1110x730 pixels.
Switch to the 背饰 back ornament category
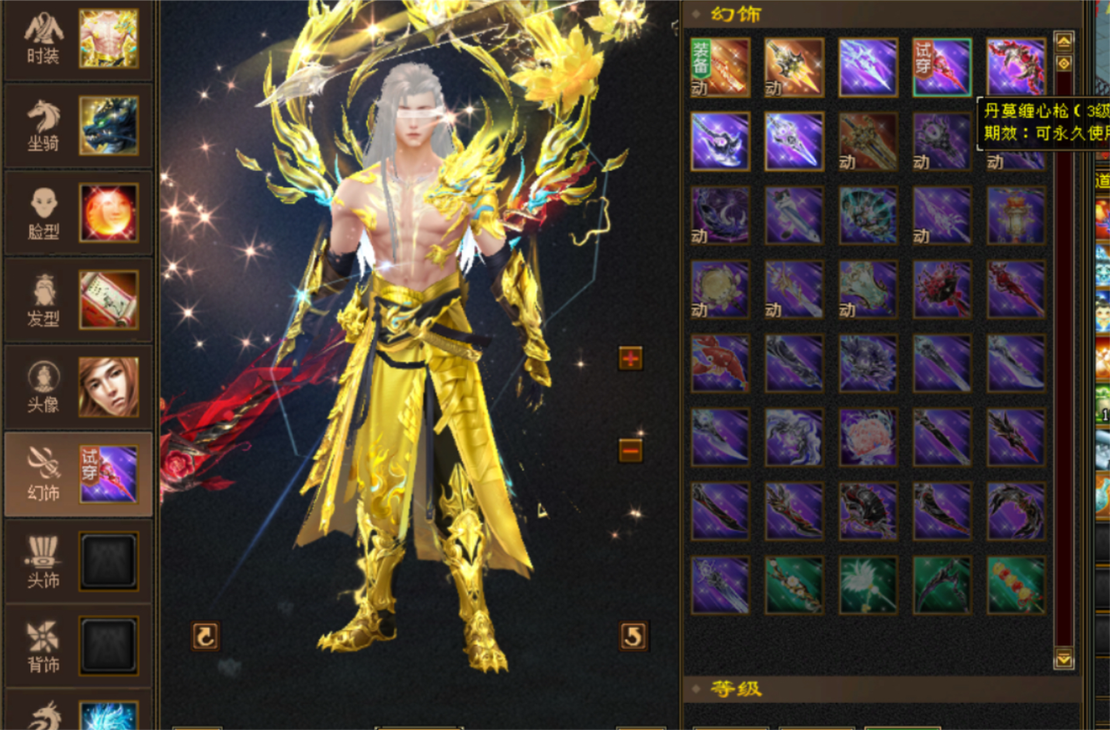[x=78, y=647]
